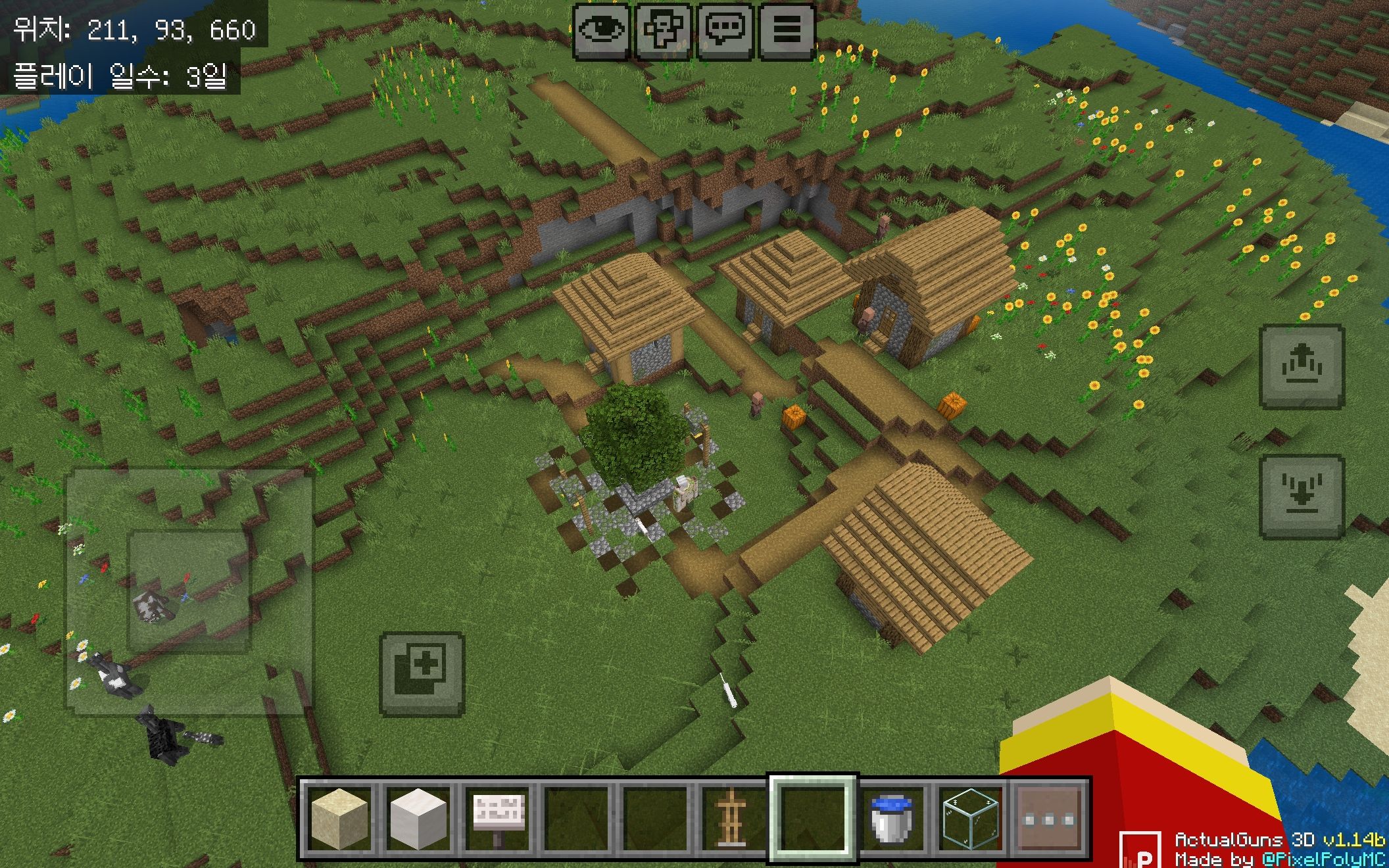Open the emote menu button
The width and height of the screenshot is (1389, 868).
663,30
